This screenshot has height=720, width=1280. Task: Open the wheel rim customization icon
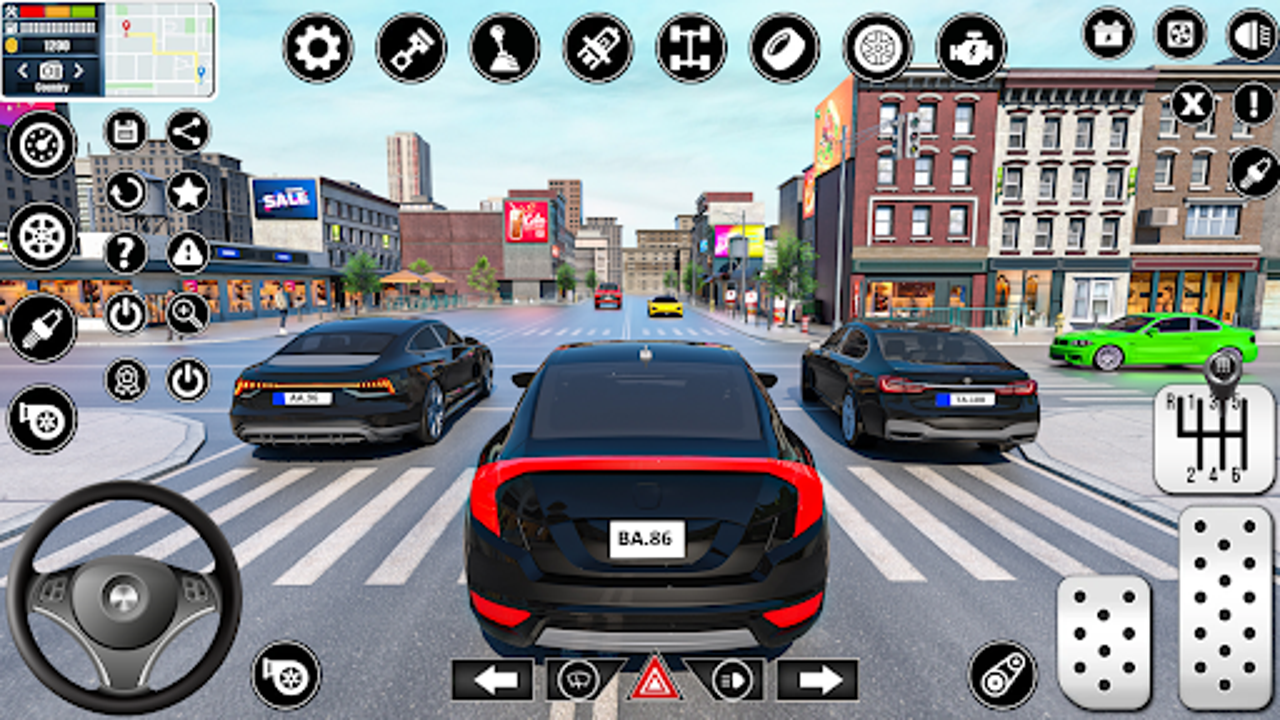click(877, 45)
